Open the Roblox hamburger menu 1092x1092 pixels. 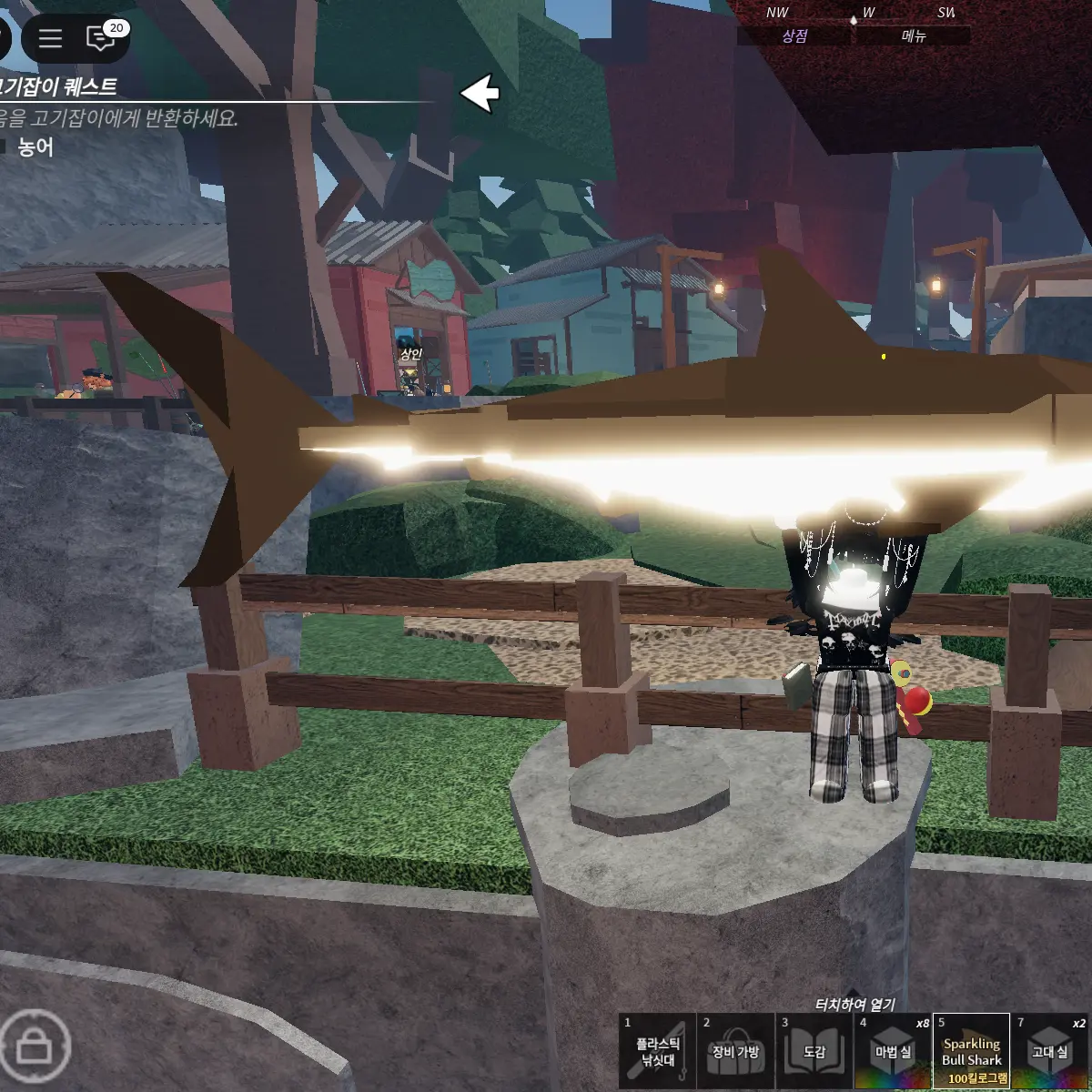tap(50, 38)
